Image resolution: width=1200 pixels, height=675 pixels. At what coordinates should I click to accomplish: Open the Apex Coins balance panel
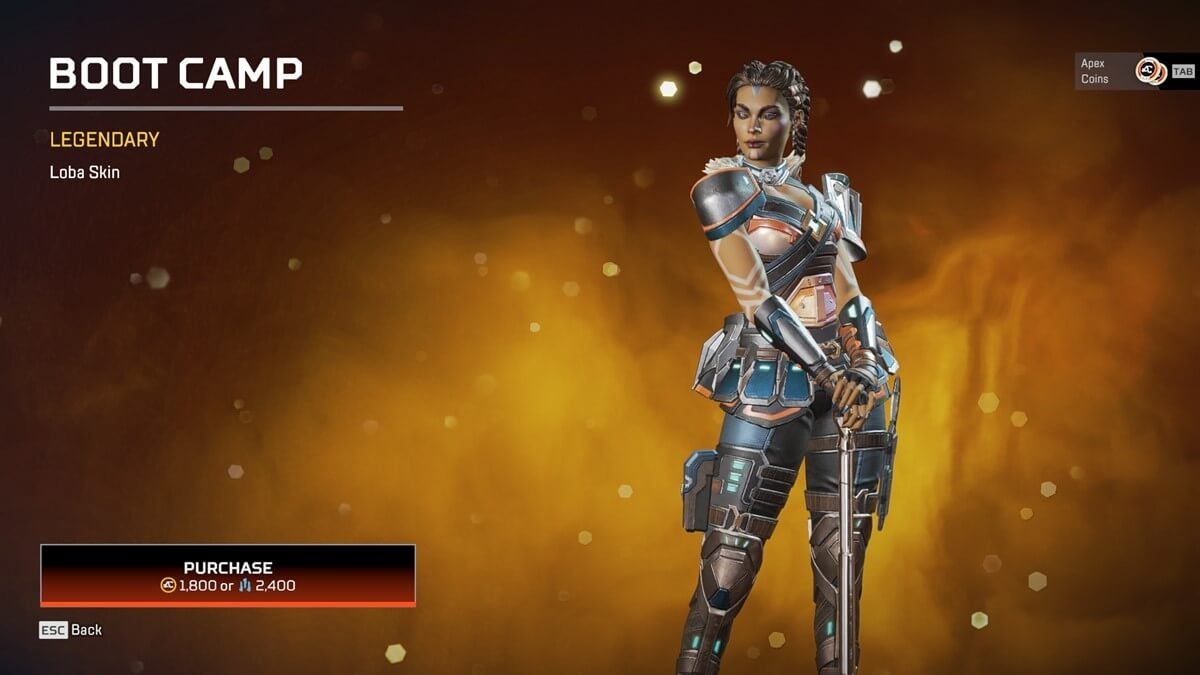pyautogui.click(x=1135, y=71)
